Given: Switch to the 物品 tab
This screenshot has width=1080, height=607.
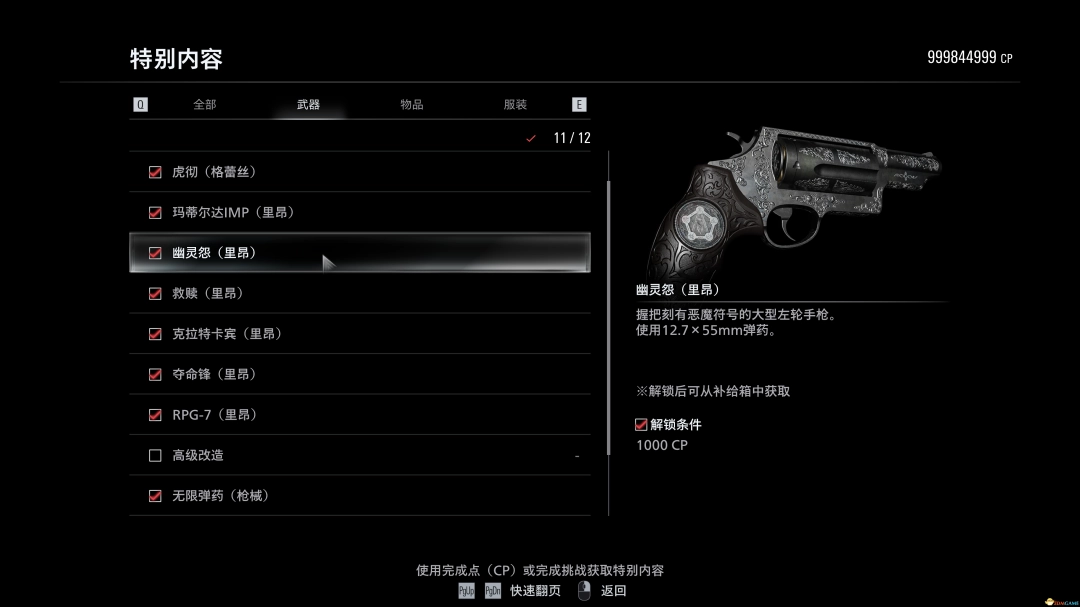Looking at the screenshot, I should coord(411,104).
